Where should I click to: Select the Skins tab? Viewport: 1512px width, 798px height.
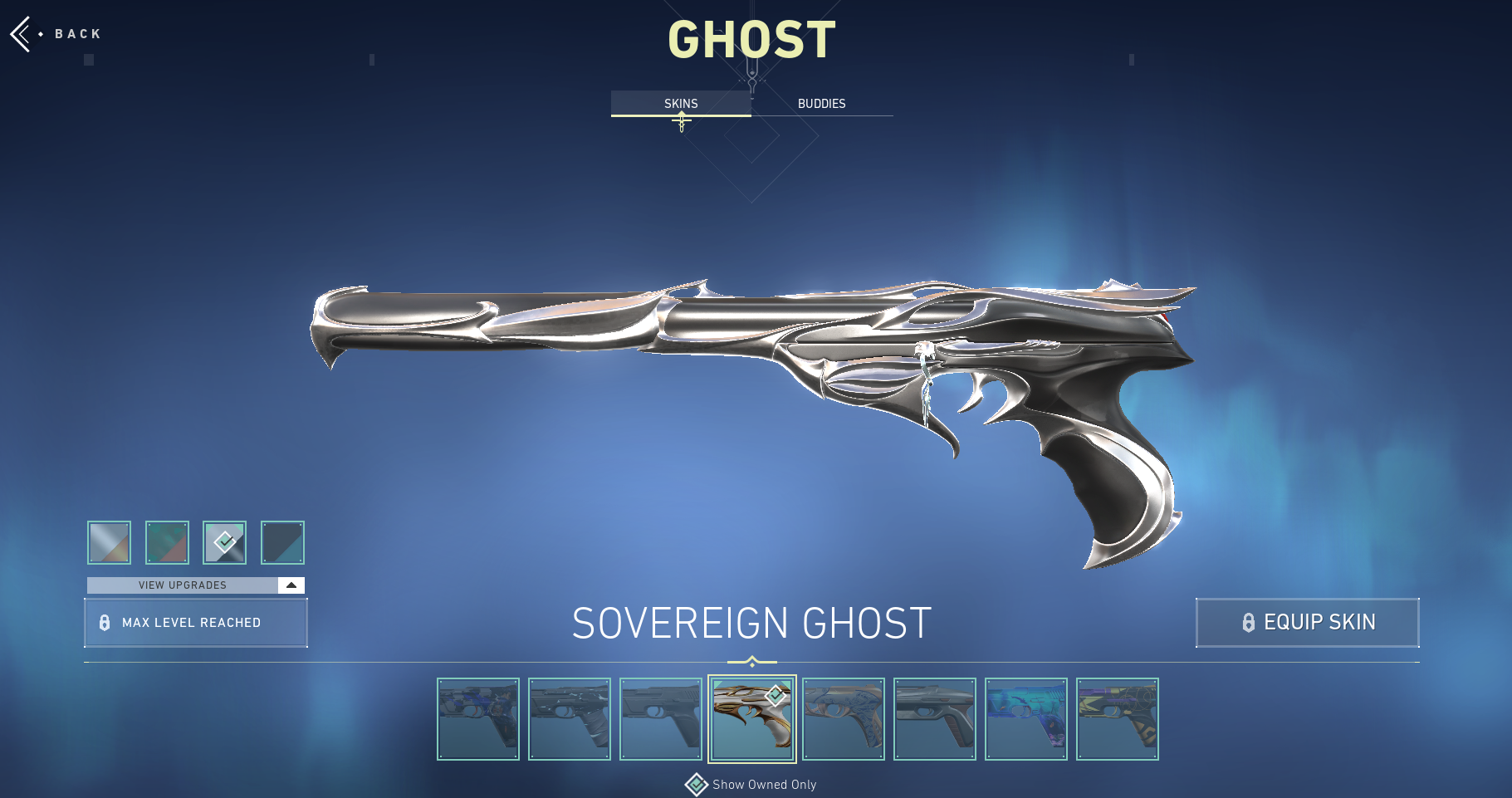click(681, 104)
